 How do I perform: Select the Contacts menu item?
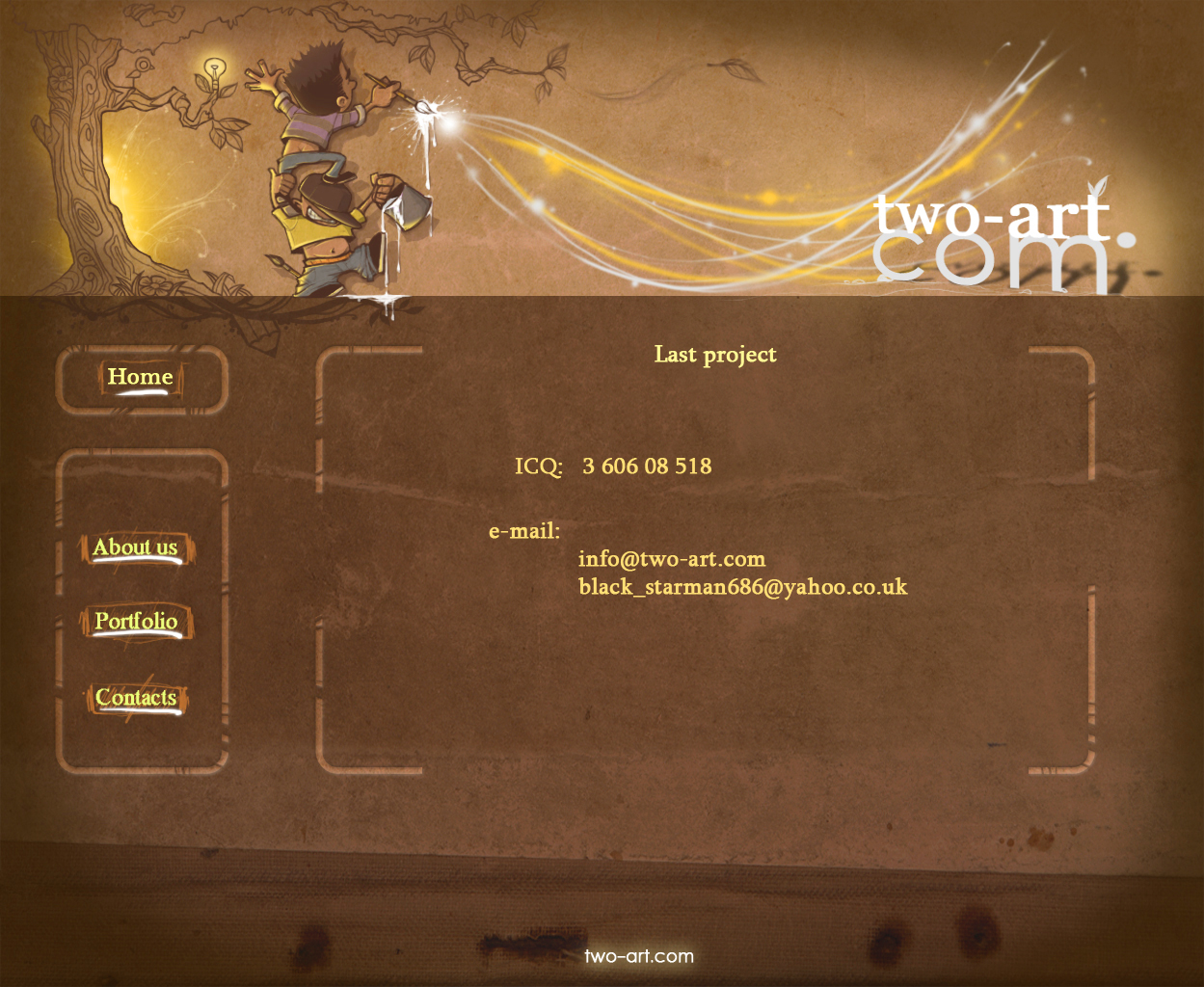[136, 697]
